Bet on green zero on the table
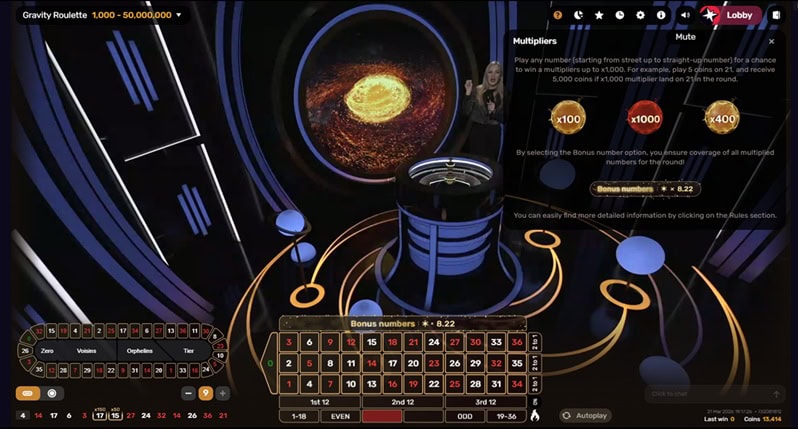Viewport: 798px width, 429px height. (270, 363)
